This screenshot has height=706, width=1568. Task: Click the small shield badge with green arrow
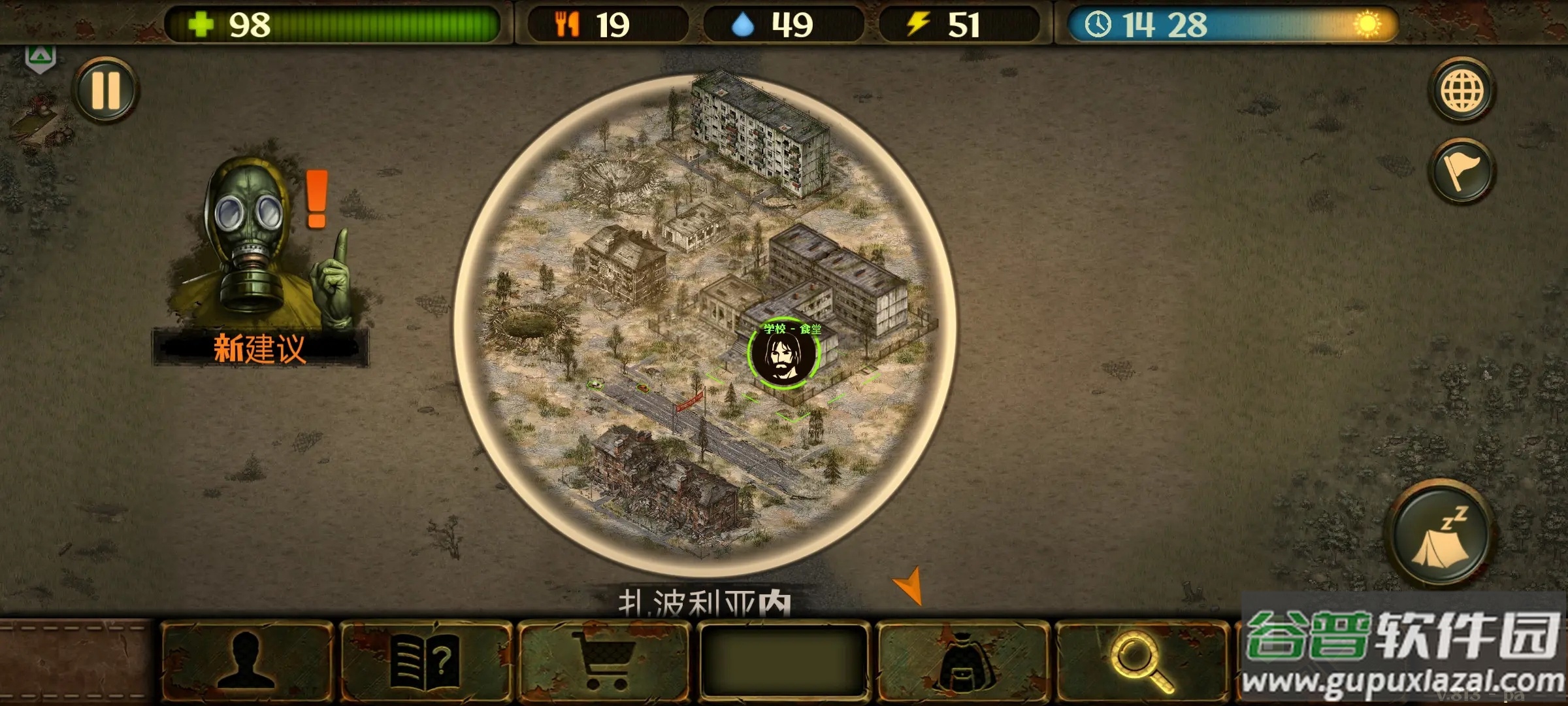40,59
